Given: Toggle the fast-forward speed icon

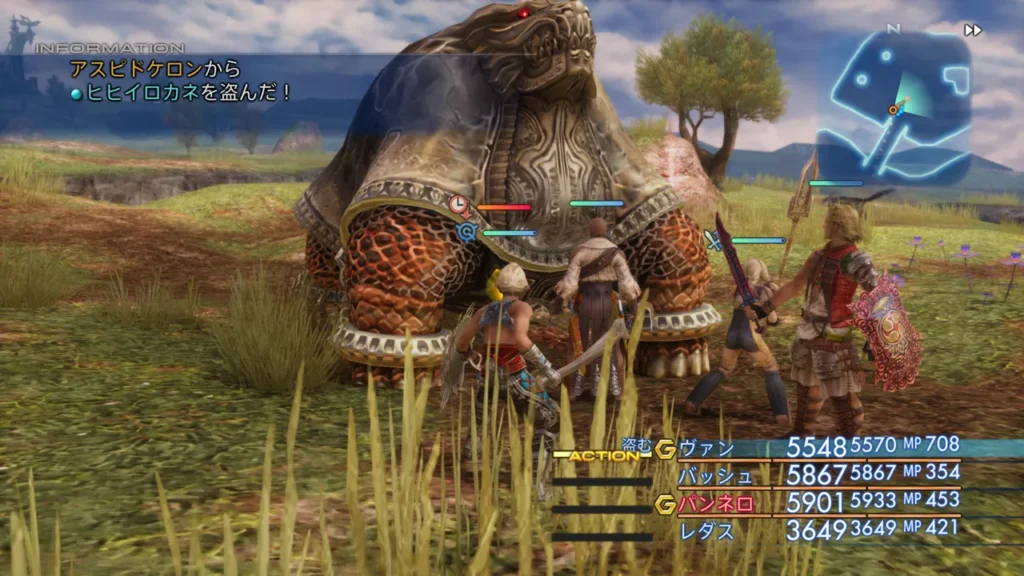Looking at the screenshot, I should (972, 30).
